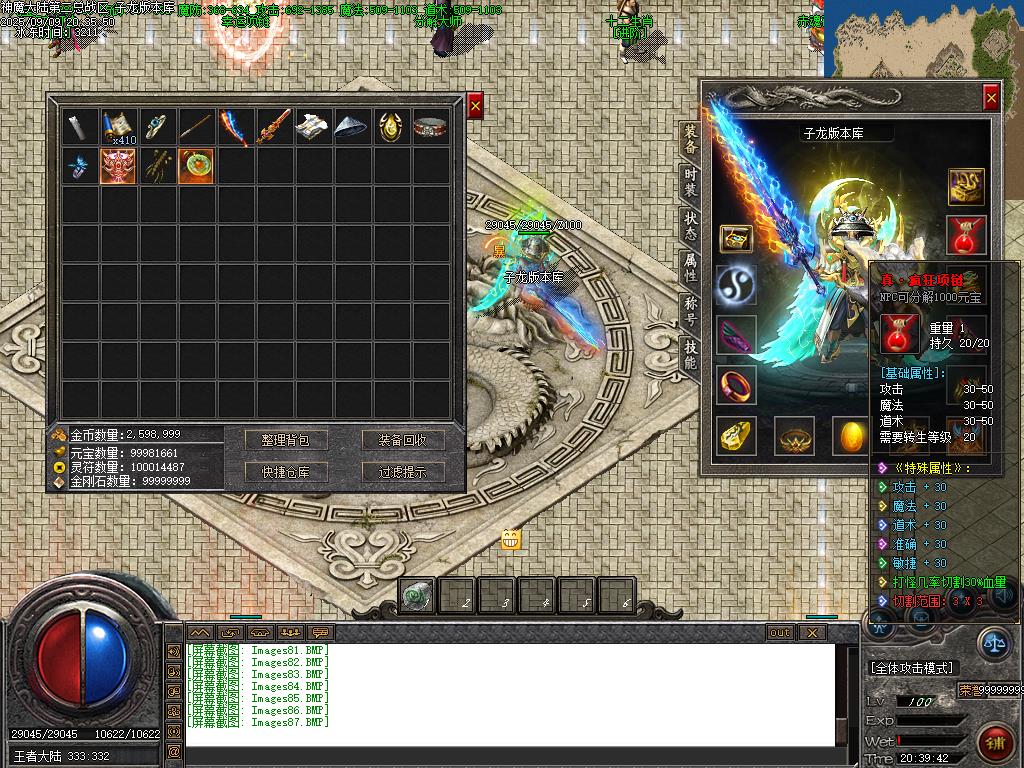Select the equipped golden egg slot
Screen dimensions: 1024x768
[x=852, y=436]
